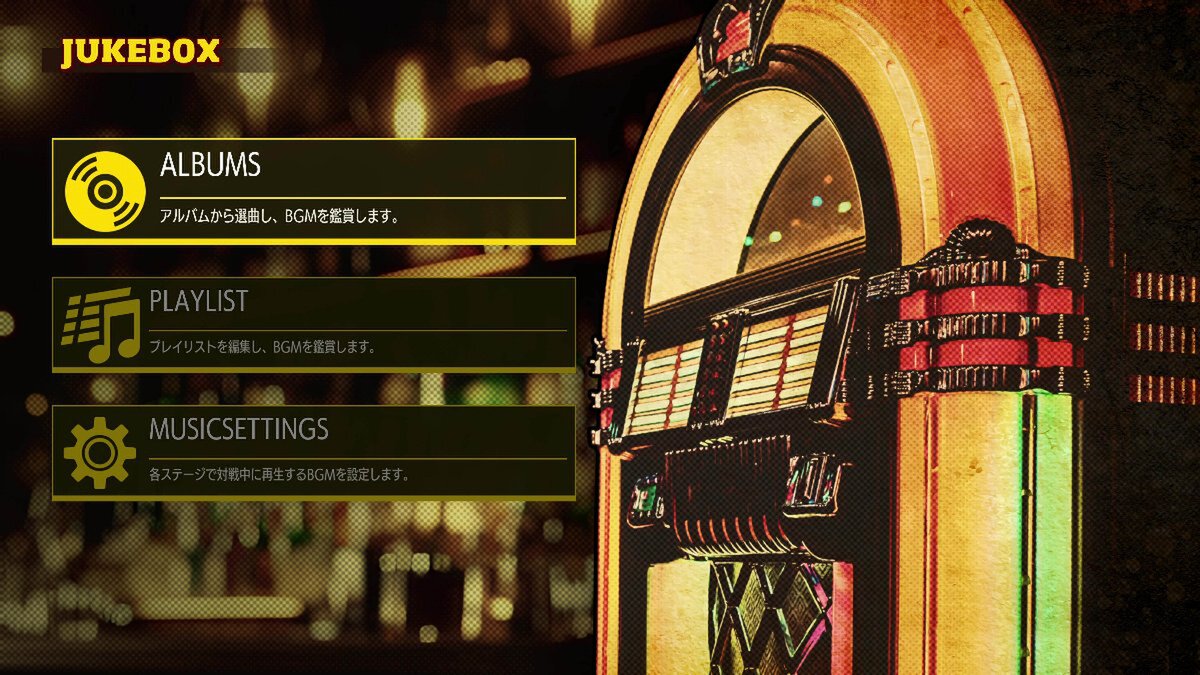Select the Playlist option
1200x675 pixels.
[x=313, y=323]
